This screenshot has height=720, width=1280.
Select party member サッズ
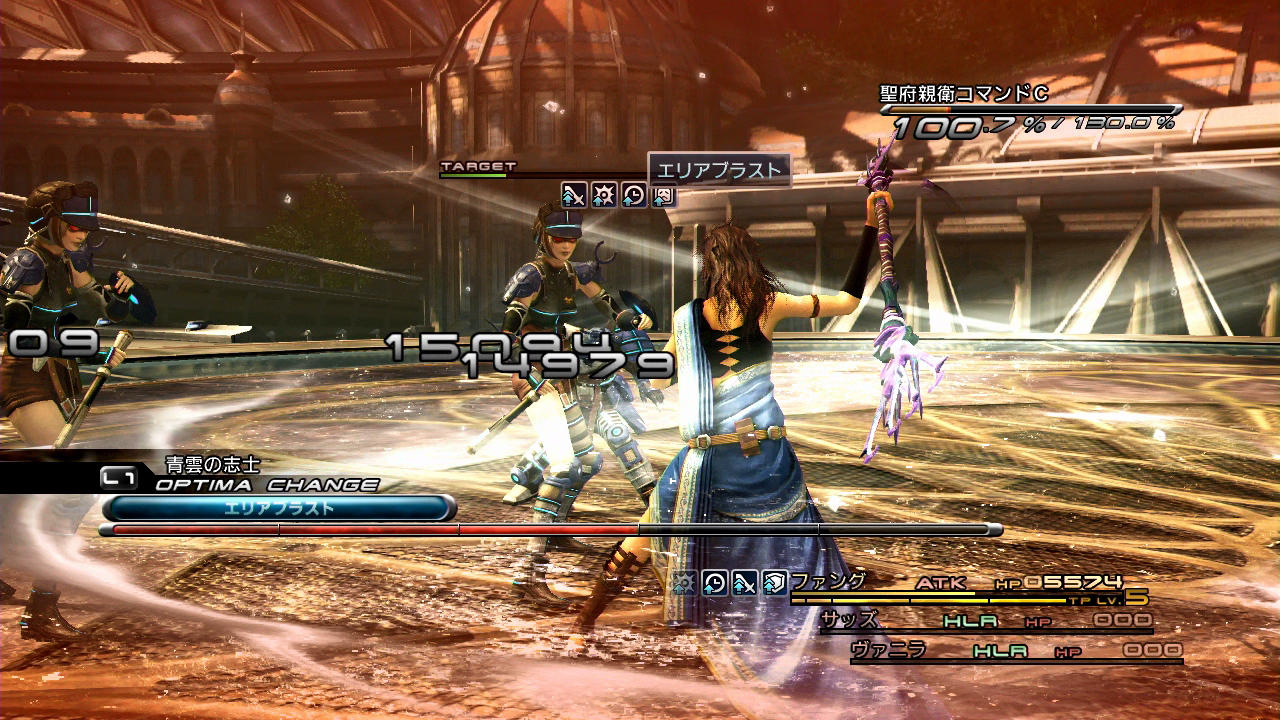(x=849, y=620)
